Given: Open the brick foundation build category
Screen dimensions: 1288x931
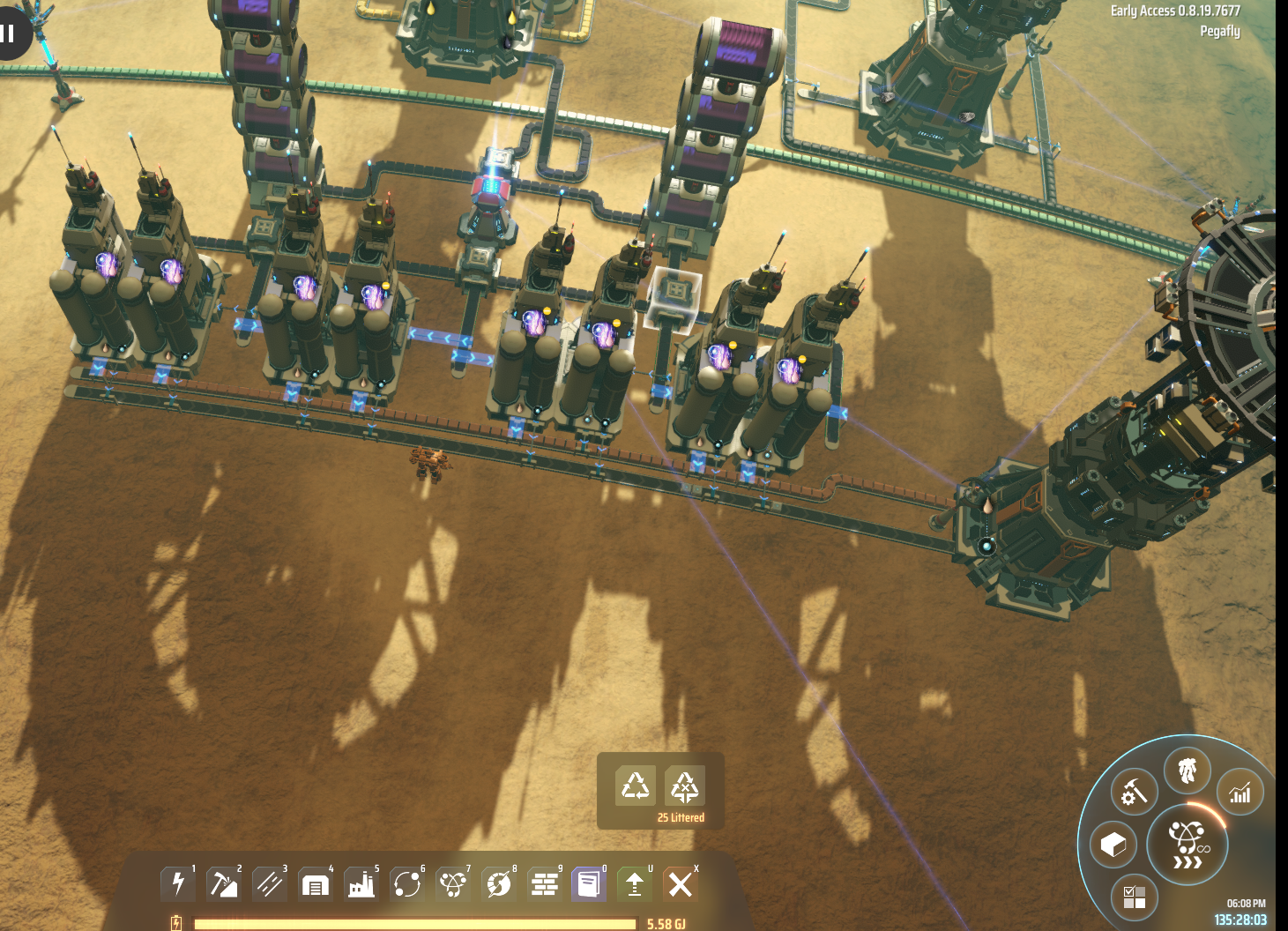Looking at the screenshot, I should (545, 883).
